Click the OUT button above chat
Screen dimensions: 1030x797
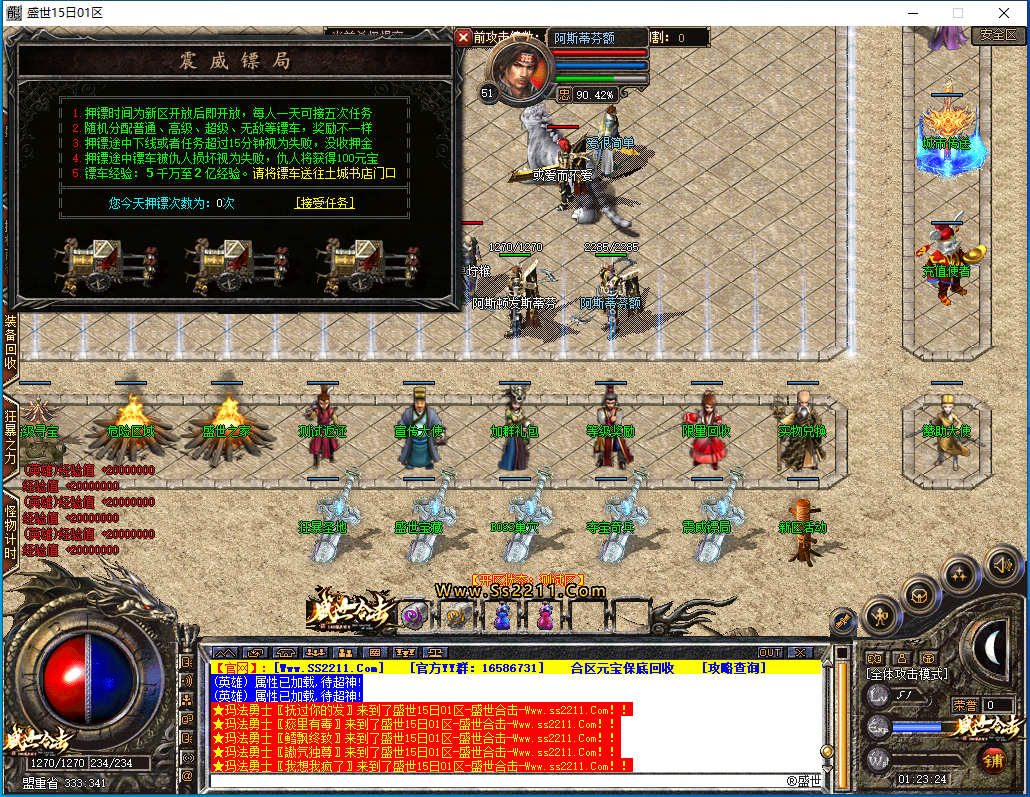pyautogui.click(x=770, y=653)
